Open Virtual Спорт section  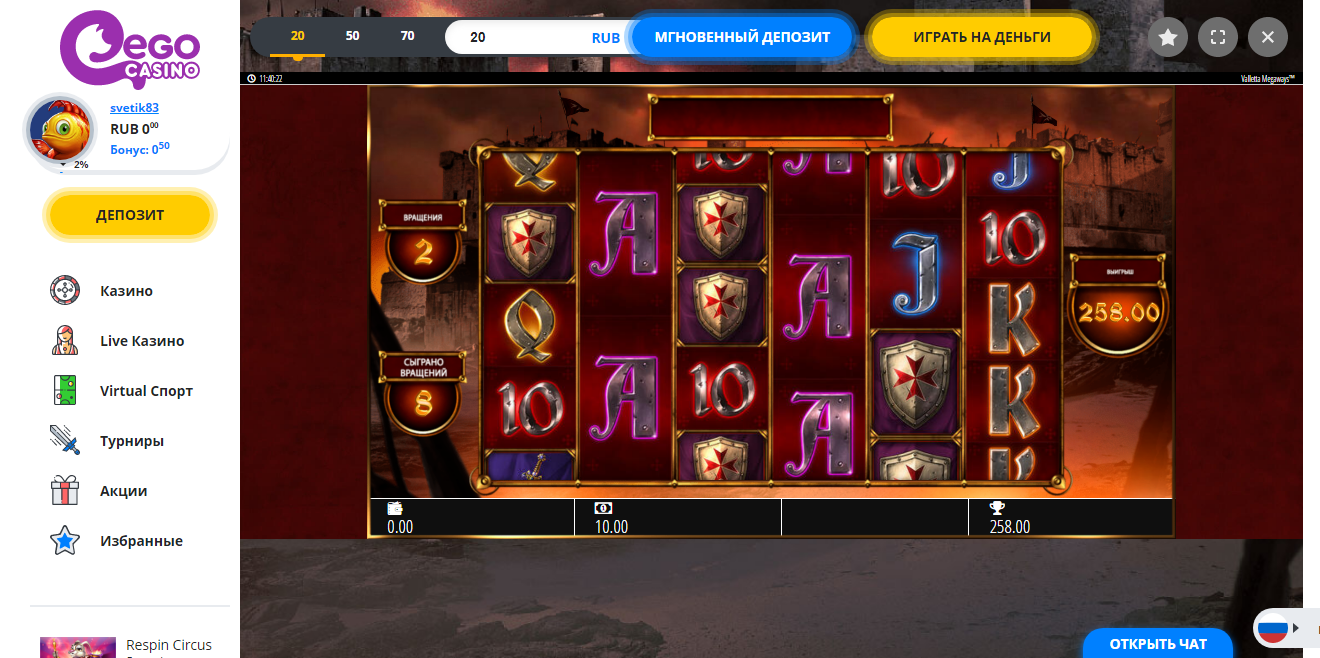tap(146, 391)
